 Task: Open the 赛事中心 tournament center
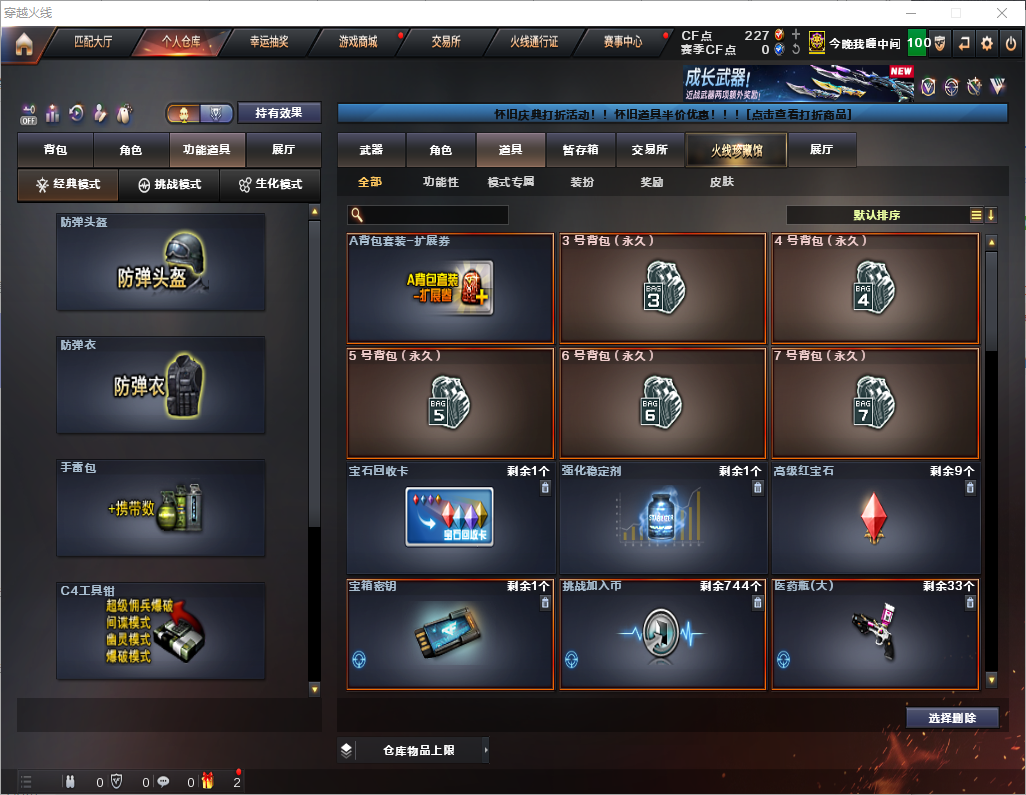coord(622,43)
